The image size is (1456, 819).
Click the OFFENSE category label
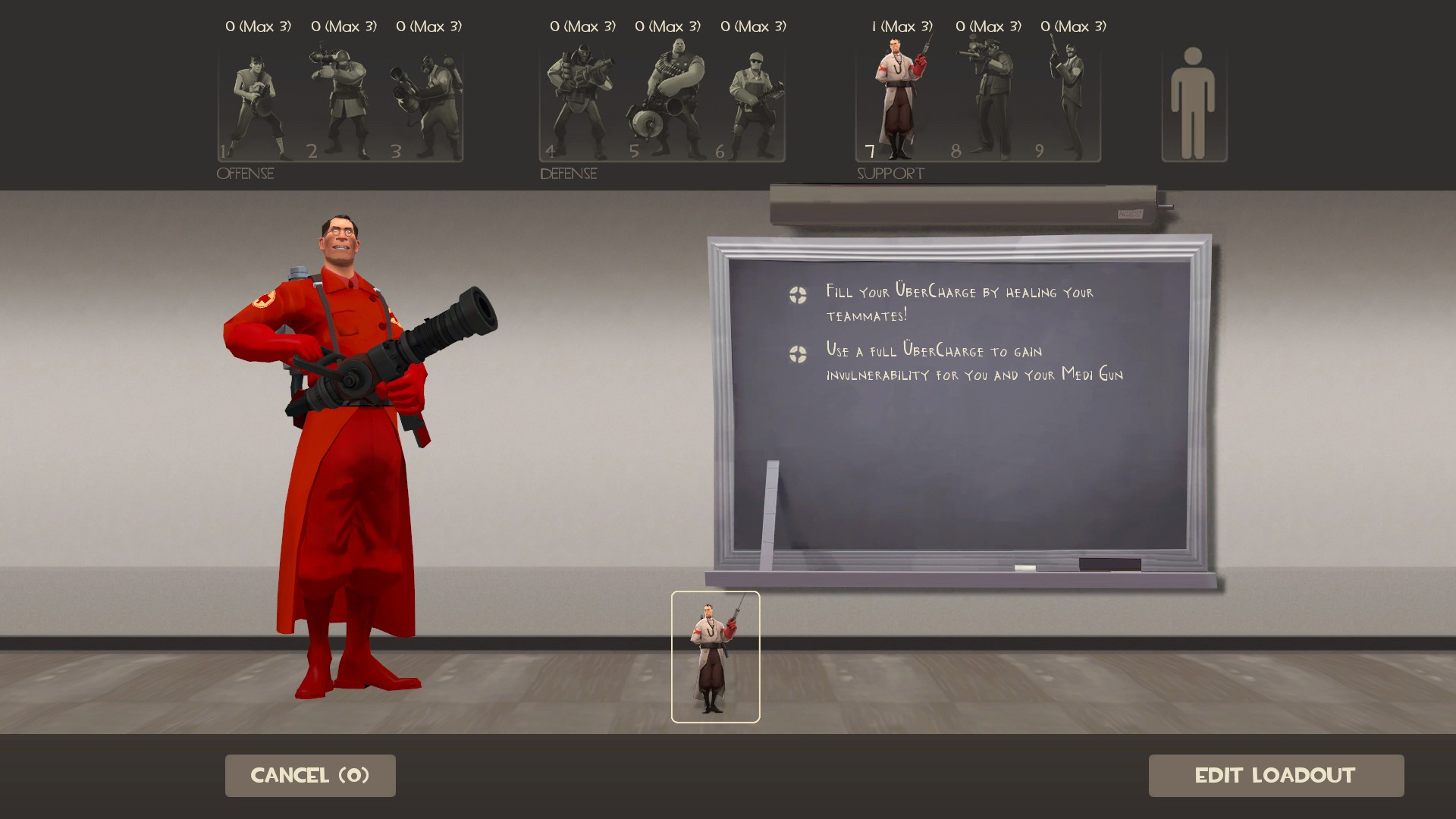pos(245,174)
